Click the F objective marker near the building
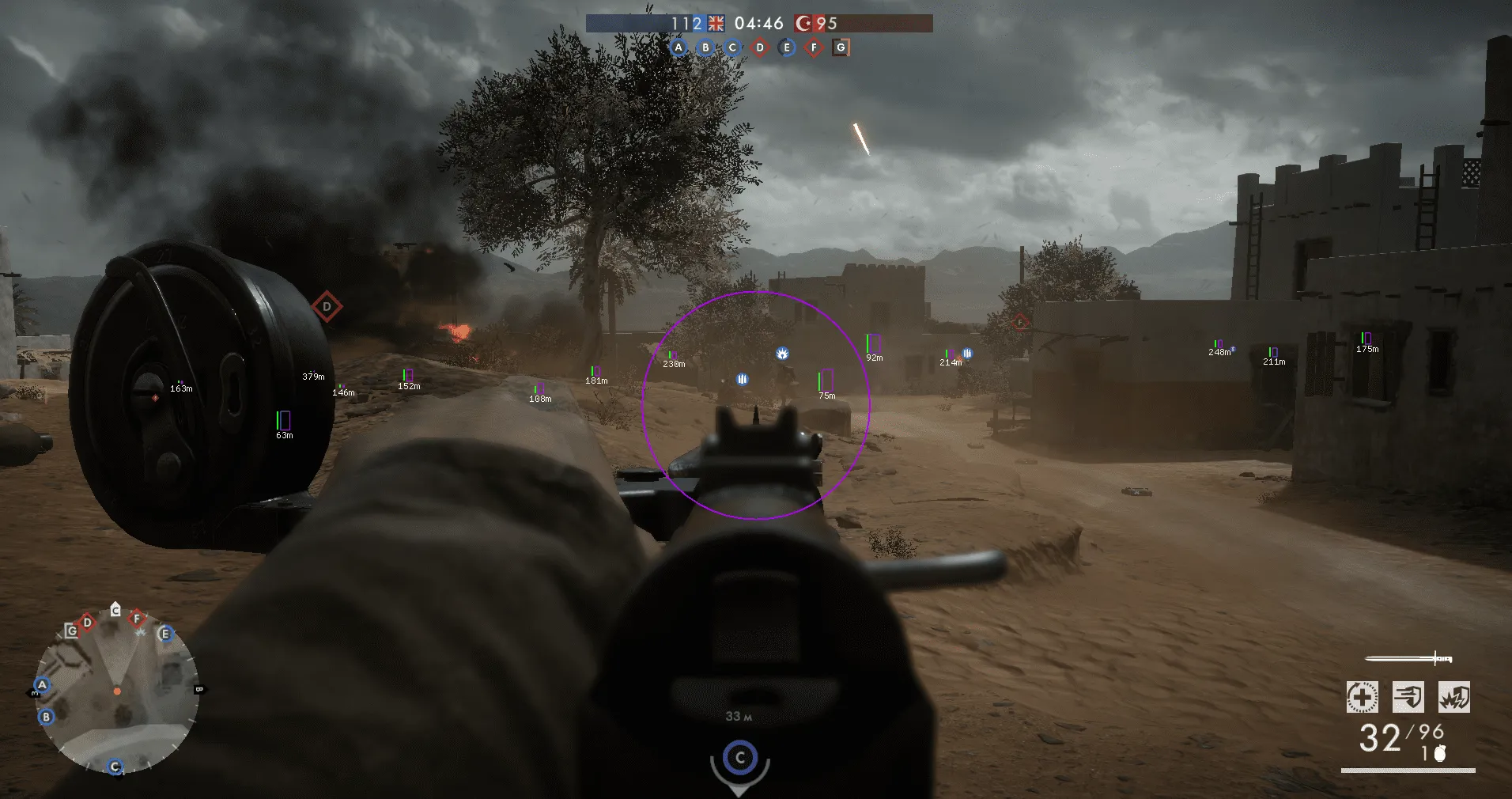The height and width of the screenshot is (799, 1512). pyautogui.click(x=1019, y=322)
